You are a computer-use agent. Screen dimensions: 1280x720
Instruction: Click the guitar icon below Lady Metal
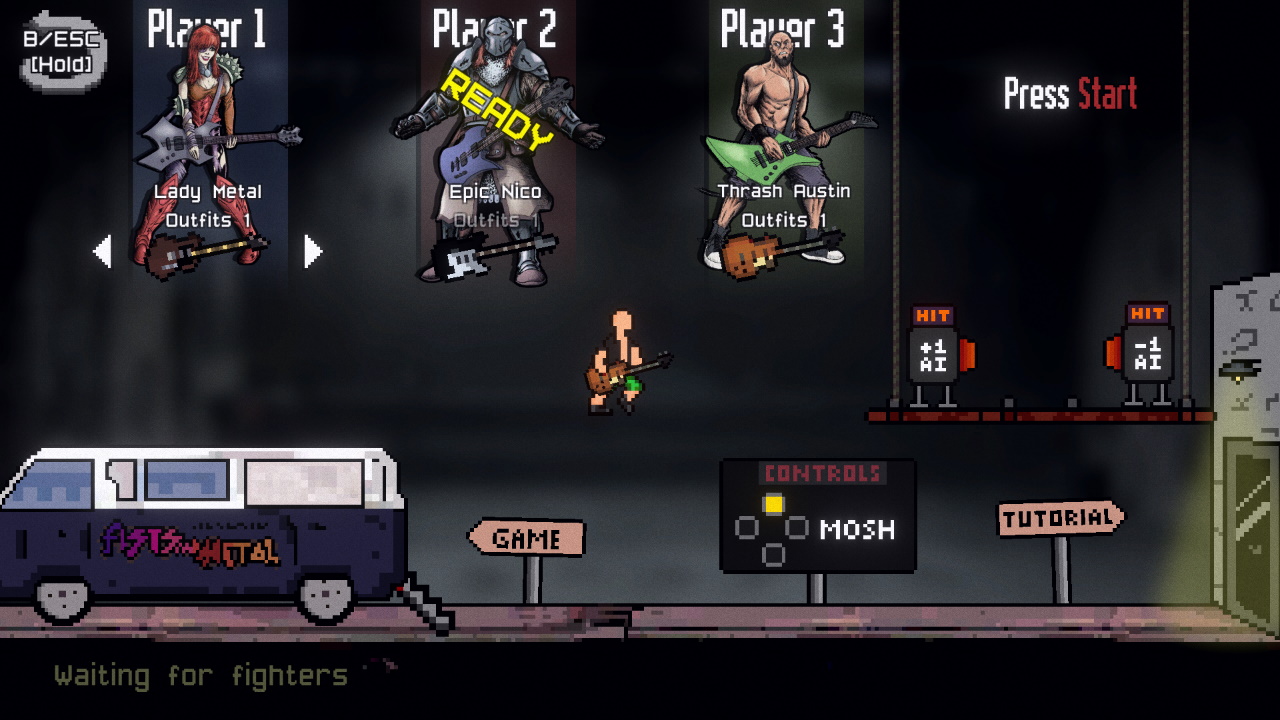203,252
